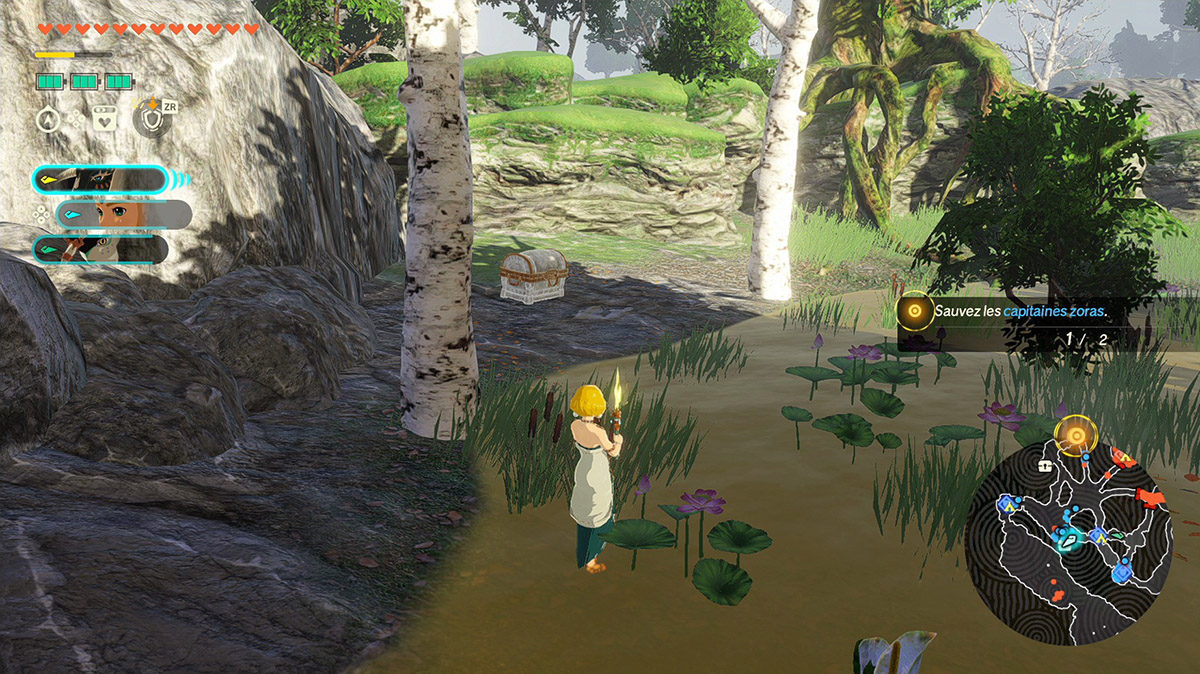Select the top character portrait bar

click(100, 180)
